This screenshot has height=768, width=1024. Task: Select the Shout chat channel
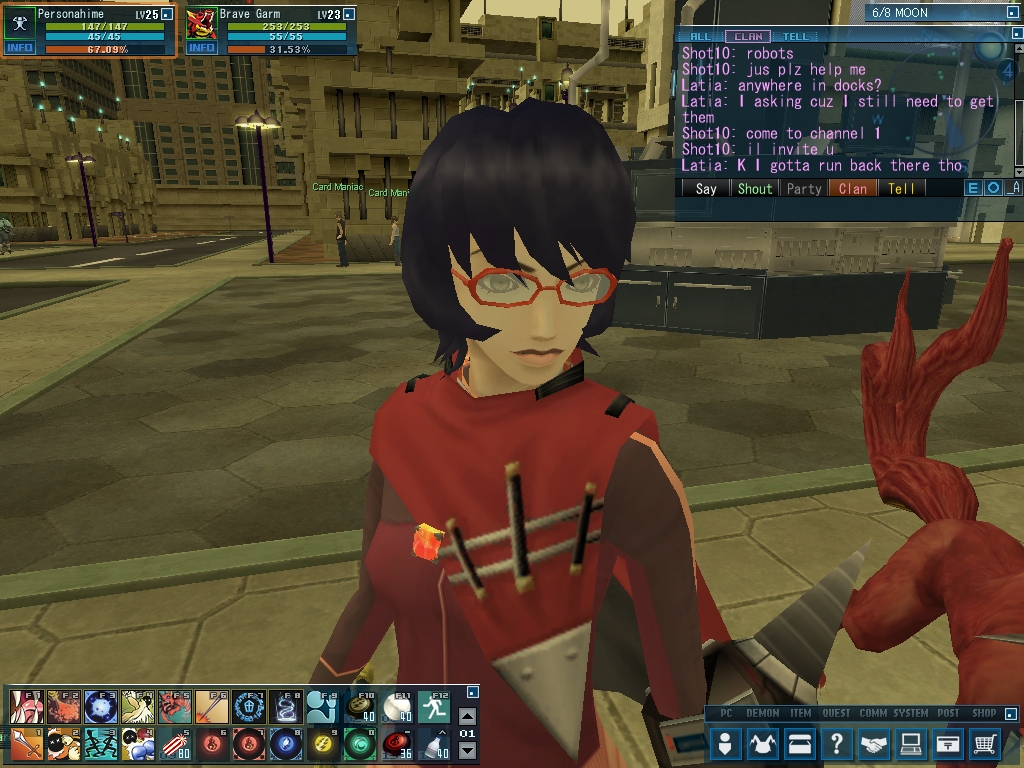[755, 188]
